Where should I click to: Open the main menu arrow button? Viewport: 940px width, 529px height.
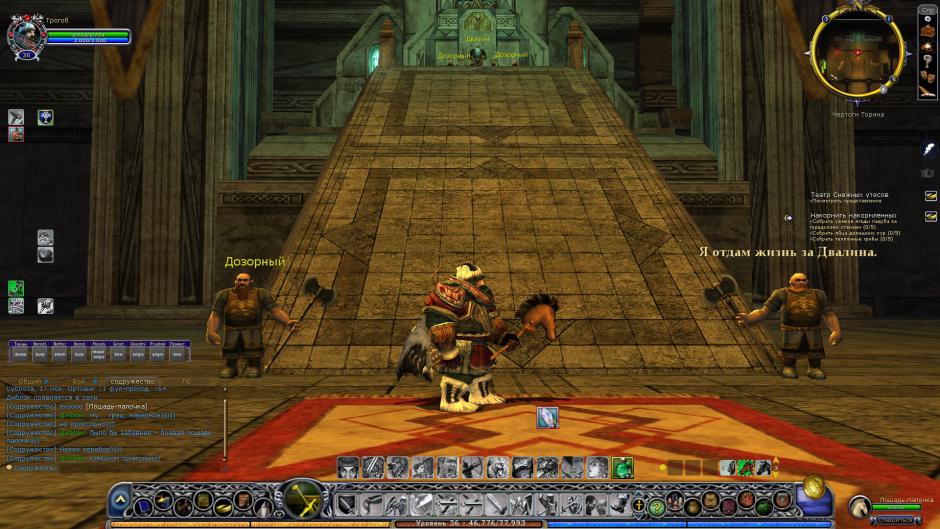point(120,499)
